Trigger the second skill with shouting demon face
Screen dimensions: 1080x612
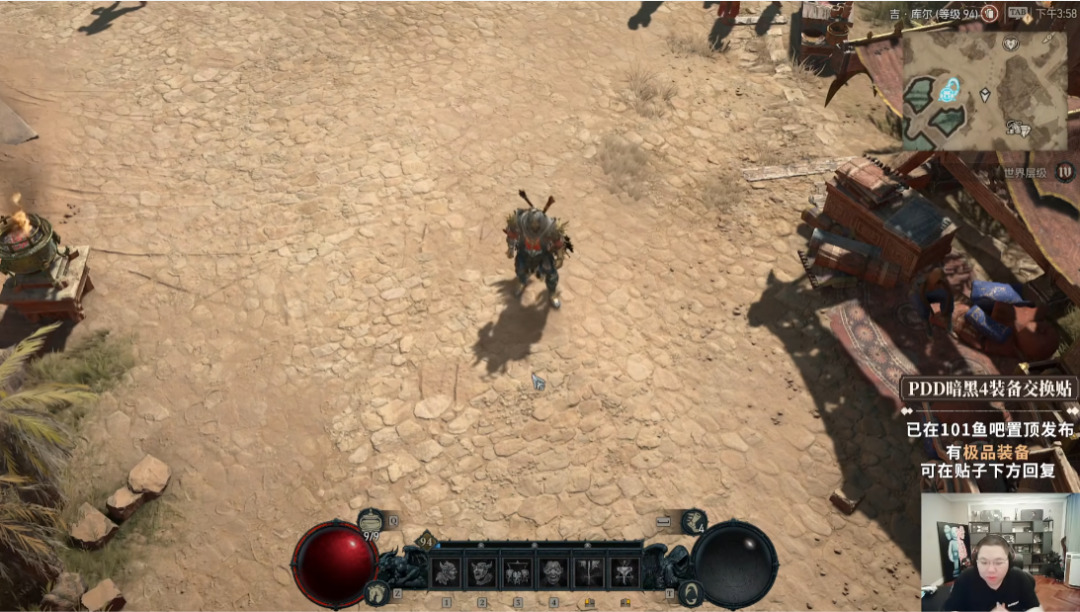[x=481, y=572]
